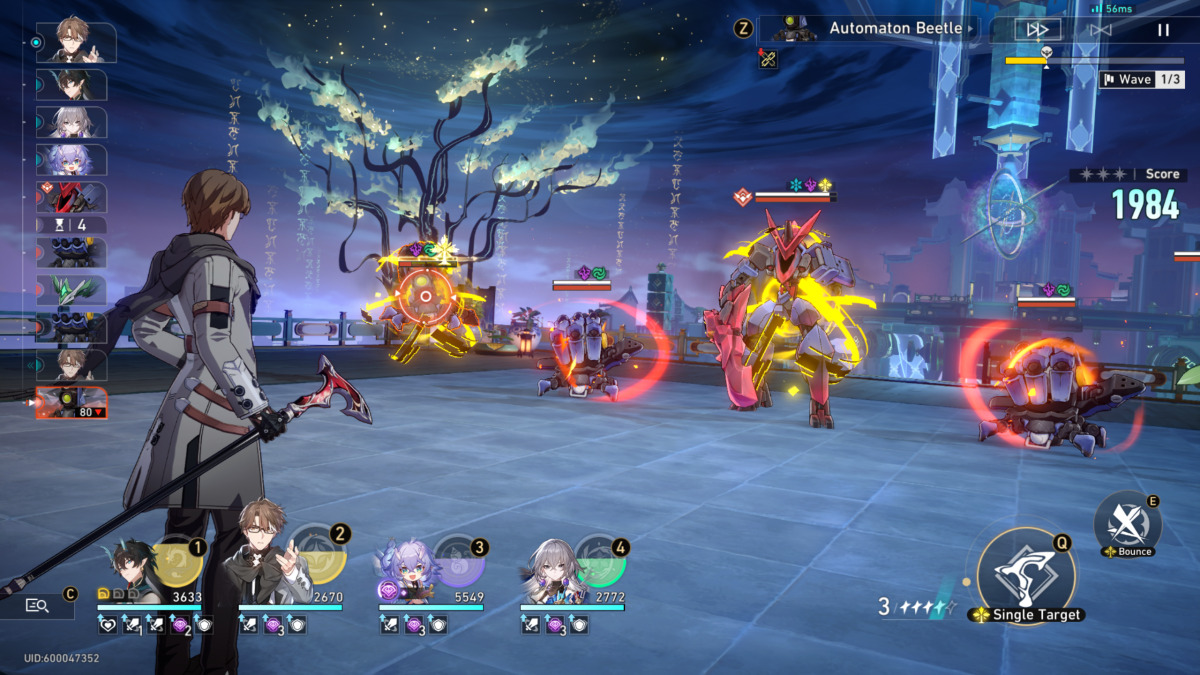Toggle the double-speed battle button
This screenshot has width=1200, height=675.
coord(1037,30)
